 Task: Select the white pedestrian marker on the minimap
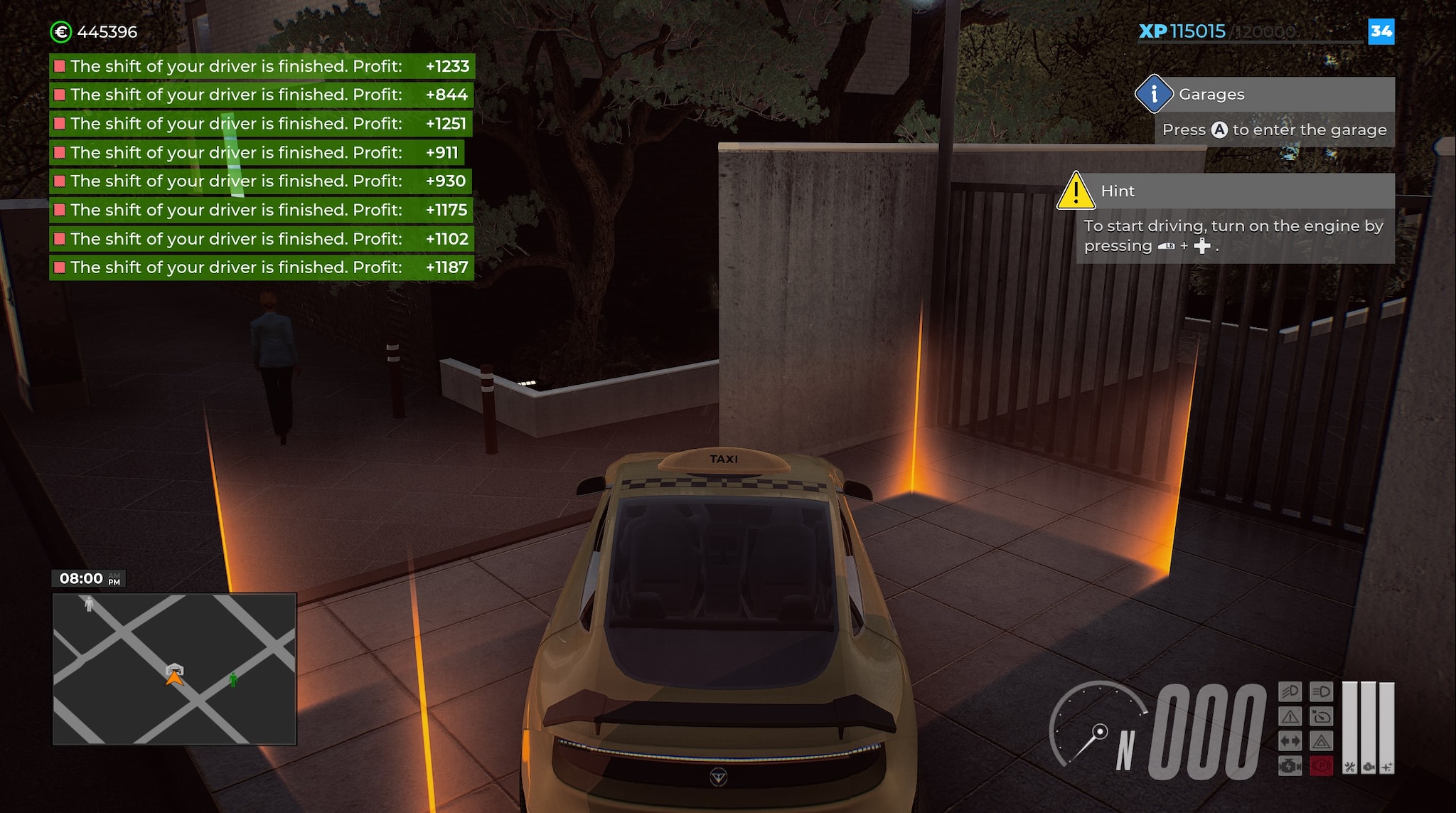(89, 604)
